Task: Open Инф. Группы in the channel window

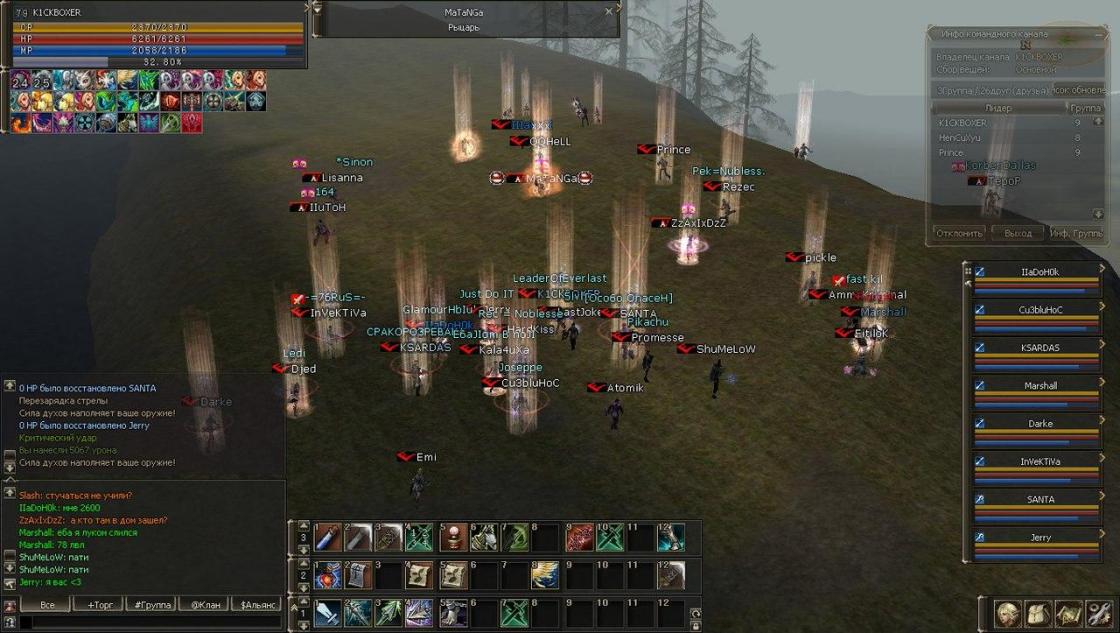Action: [1075, 233]
